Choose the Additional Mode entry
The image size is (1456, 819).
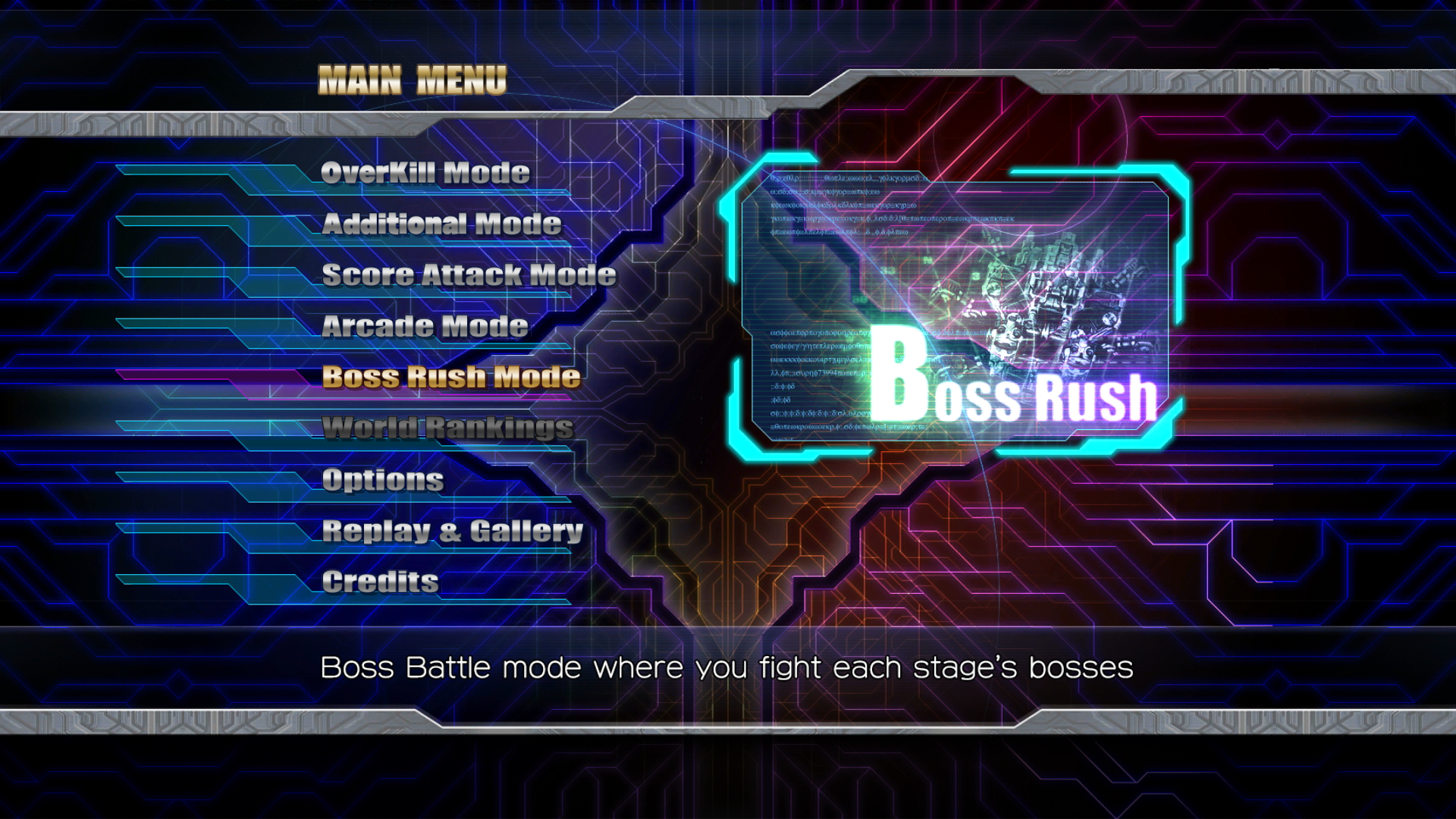coord(441,224)
